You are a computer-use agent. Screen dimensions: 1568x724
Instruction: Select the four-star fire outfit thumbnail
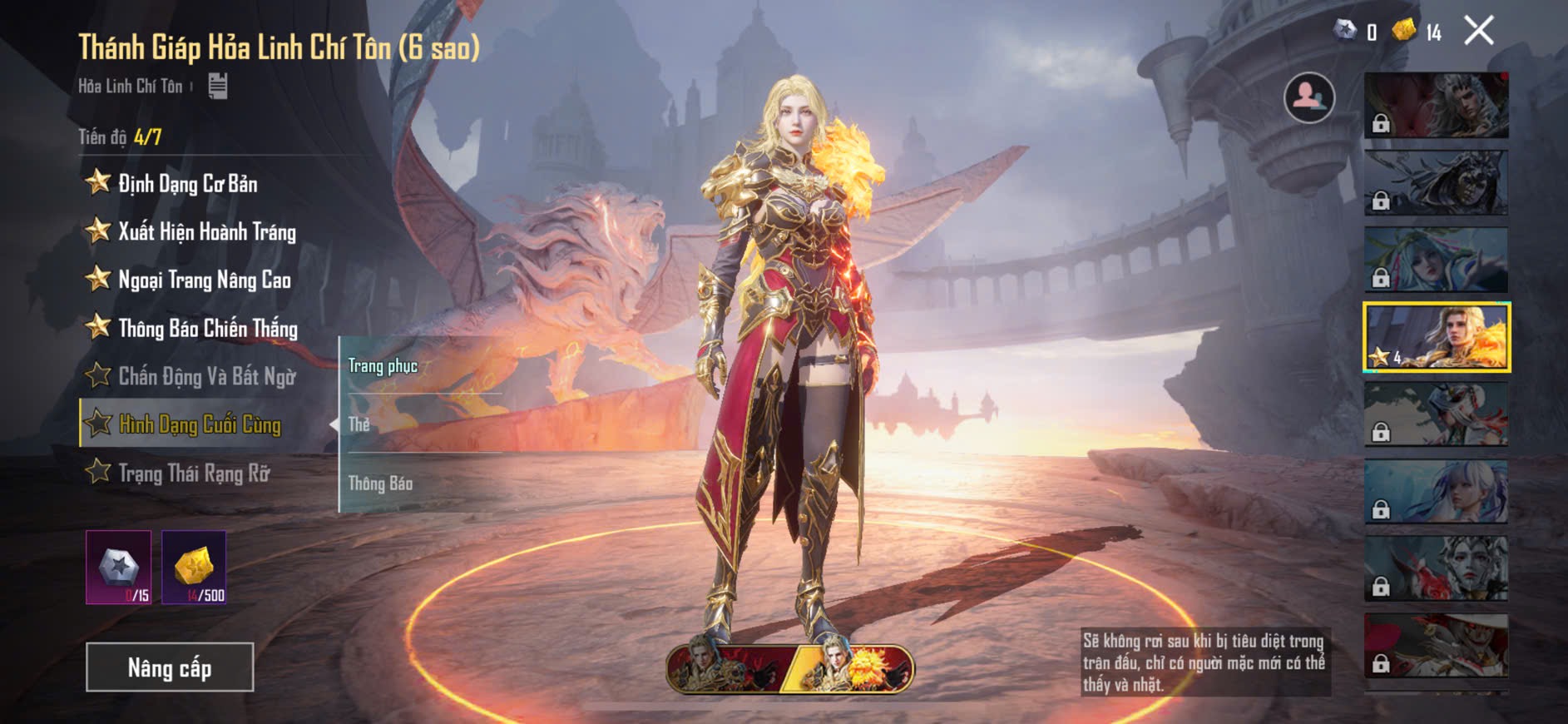[x=1437, y=337]
